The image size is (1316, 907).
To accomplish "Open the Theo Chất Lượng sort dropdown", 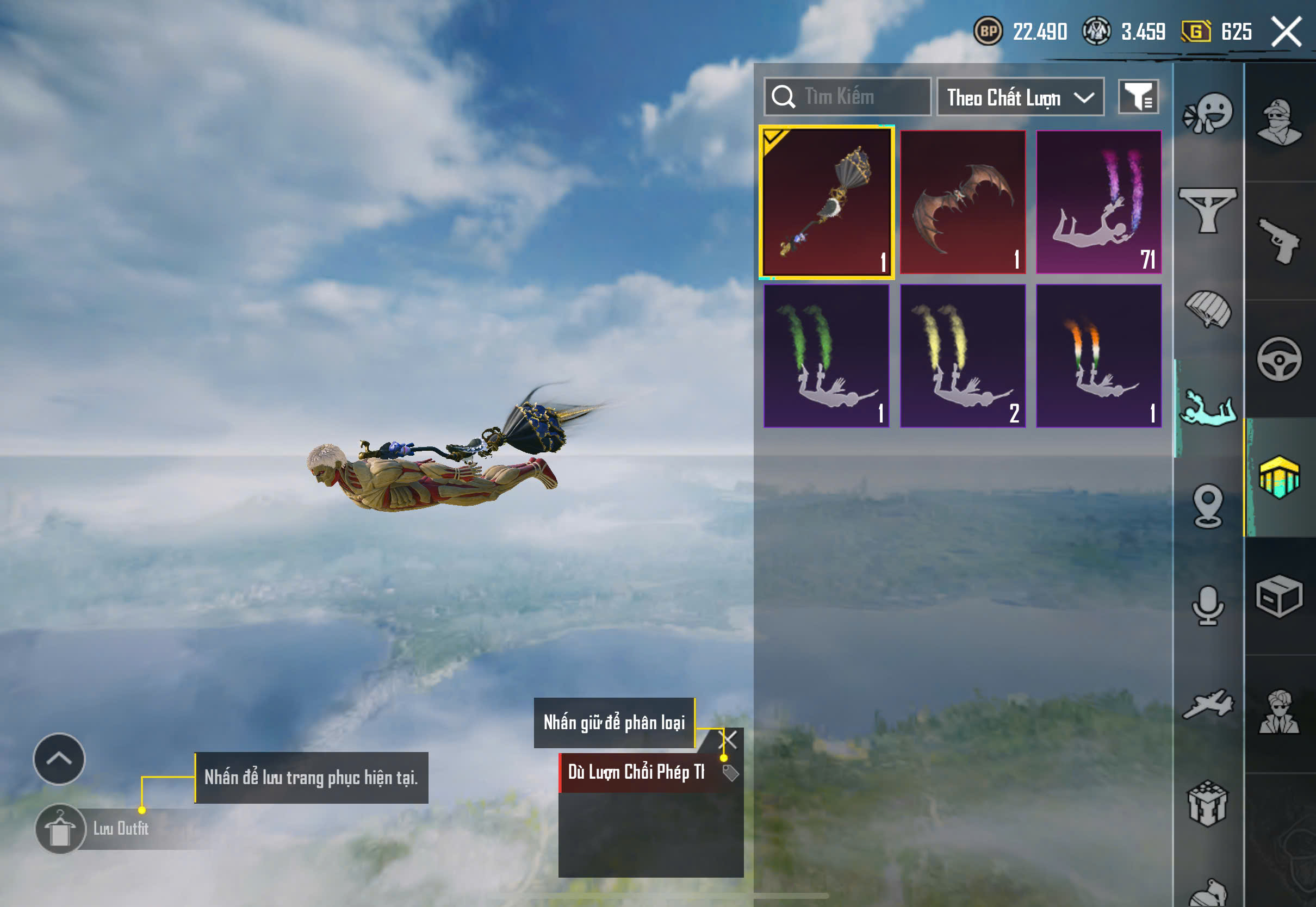I will pyautogui.click(x=1020, y=97).
